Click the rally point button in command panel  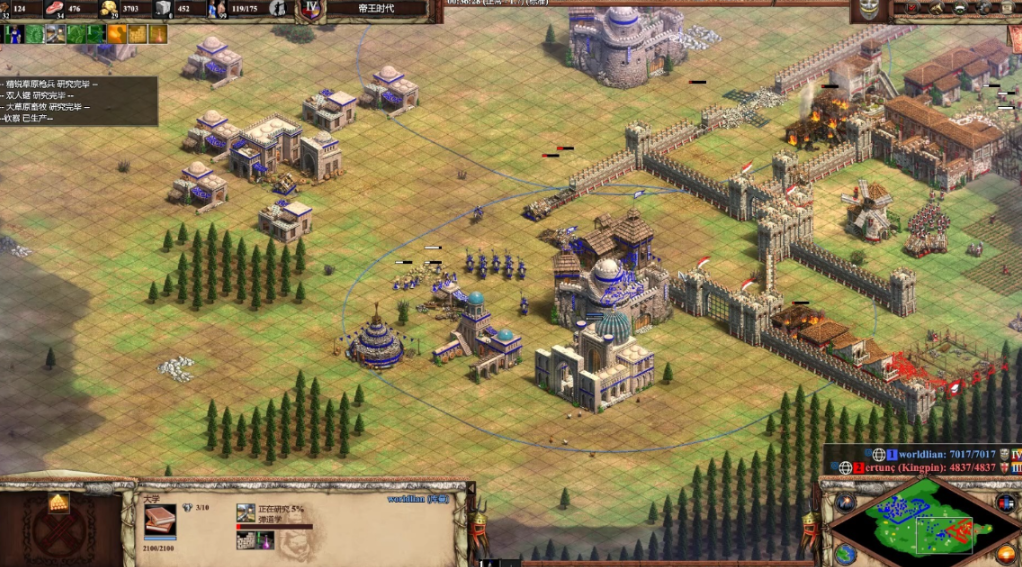point(59,502)
